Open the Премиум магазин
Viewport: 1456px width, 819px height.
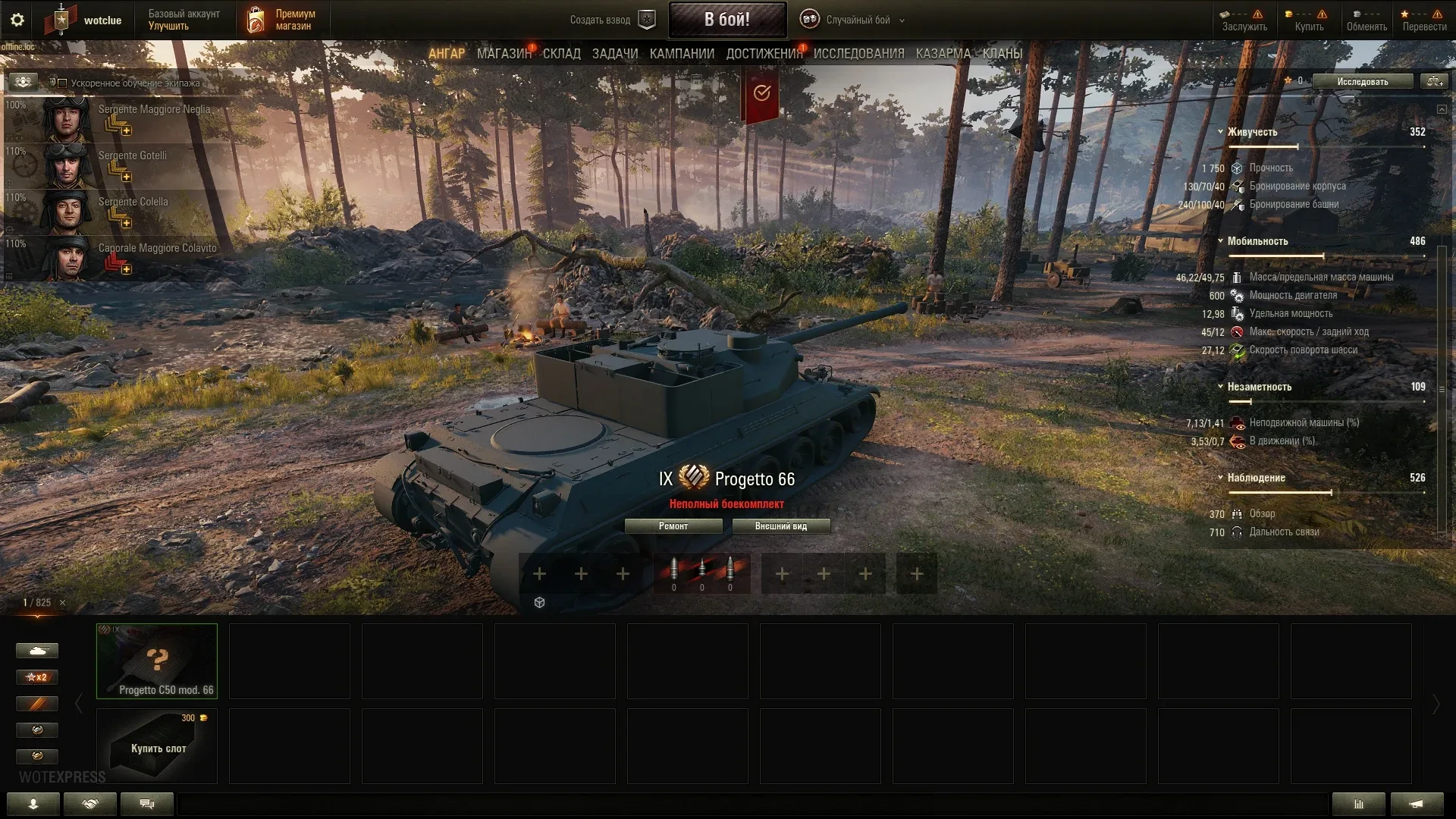point(281,20)
